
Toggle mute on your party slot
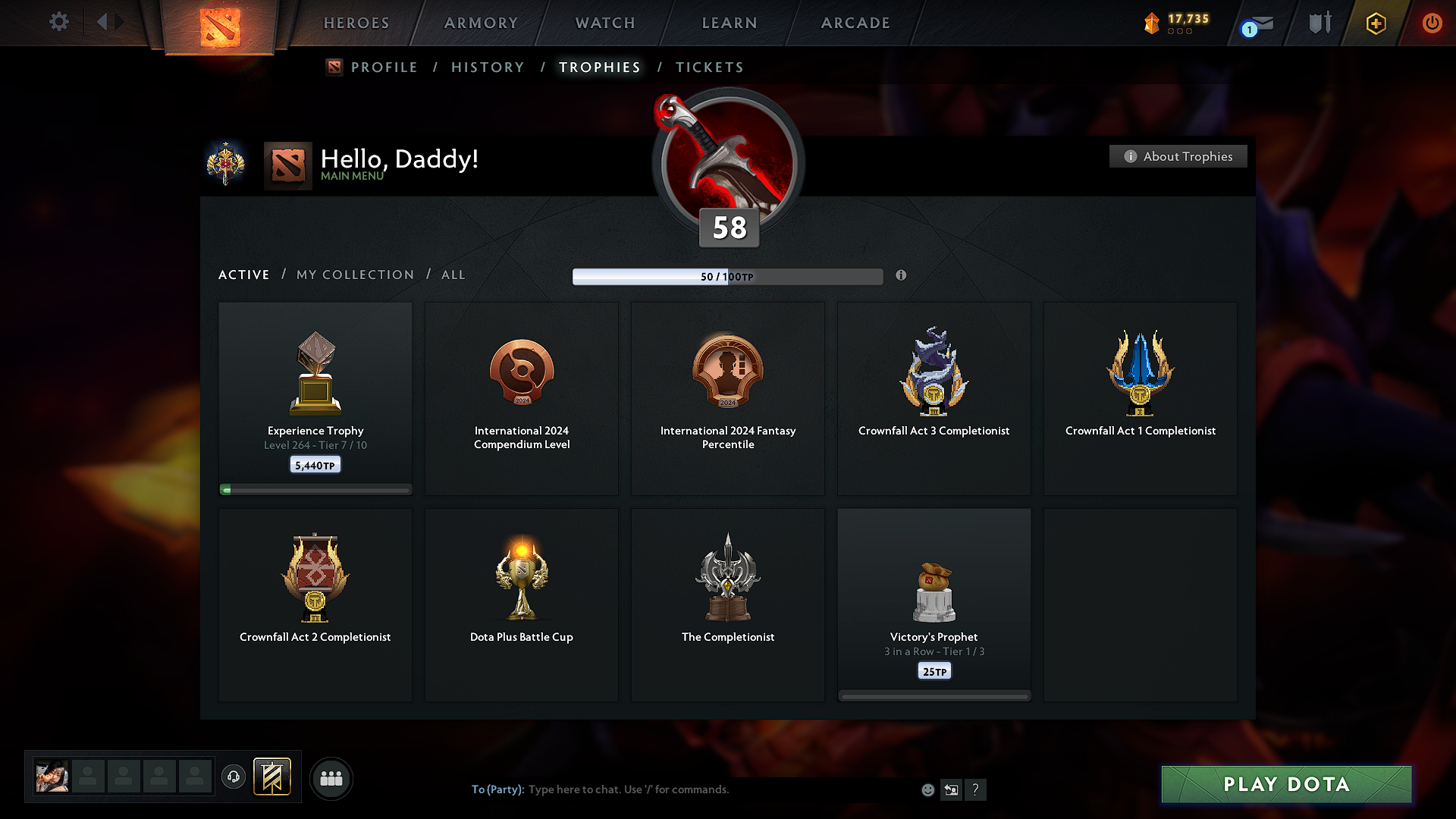[52, 776]
